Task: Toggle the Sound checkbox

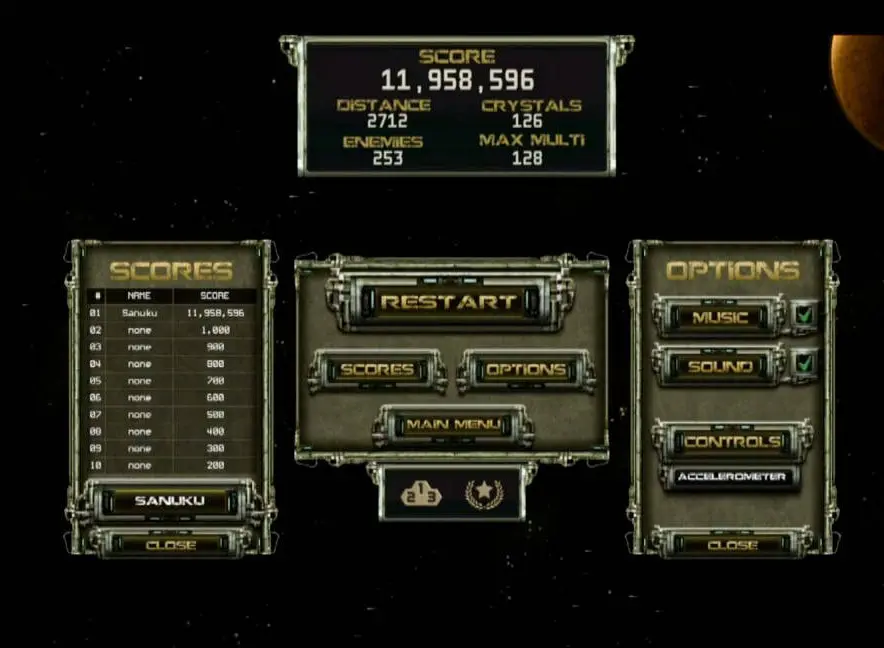Action: (x=805, y=365)
